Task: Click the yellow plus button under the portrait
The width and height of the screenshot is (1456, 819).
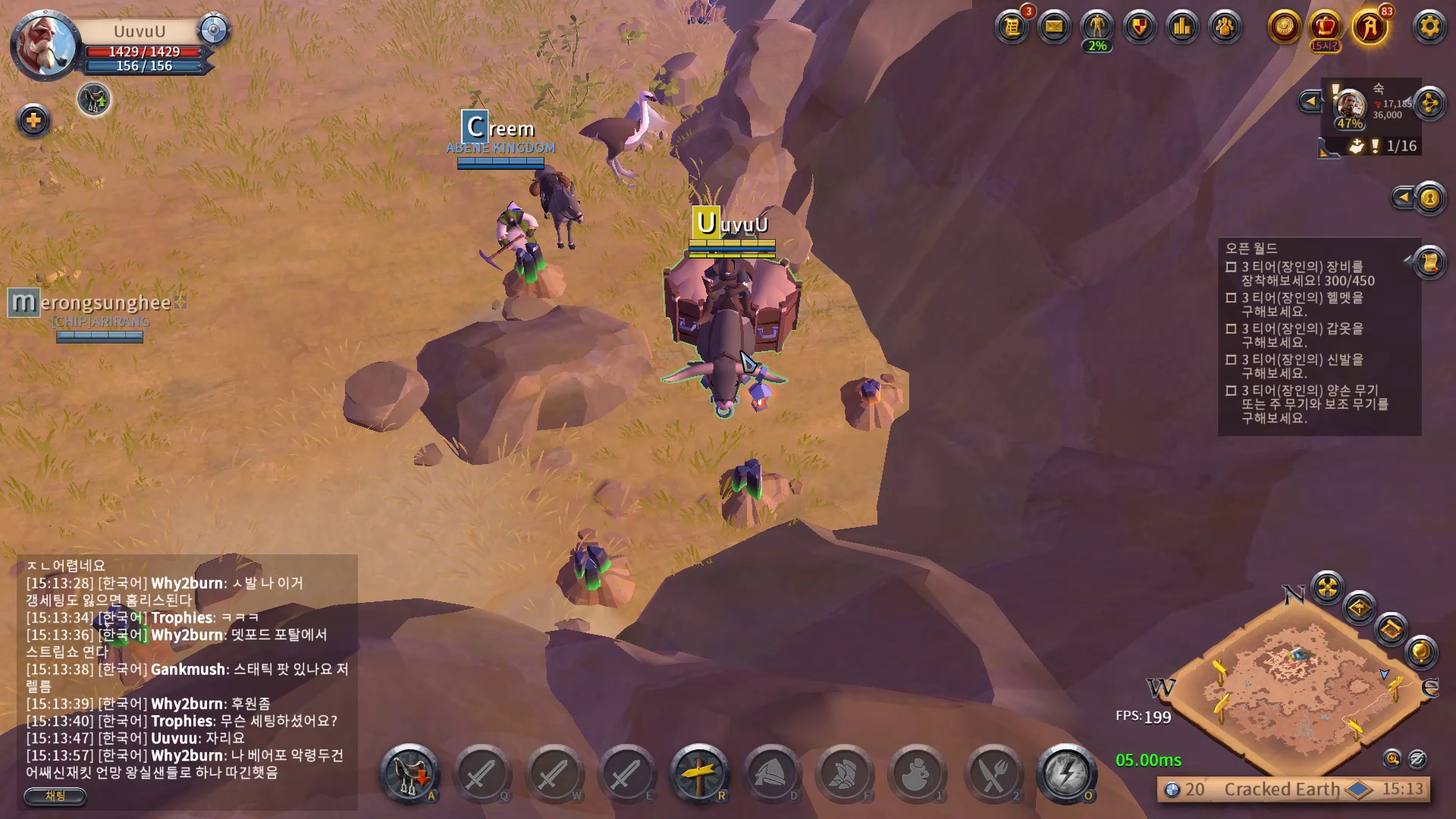Action: [33, 121]
